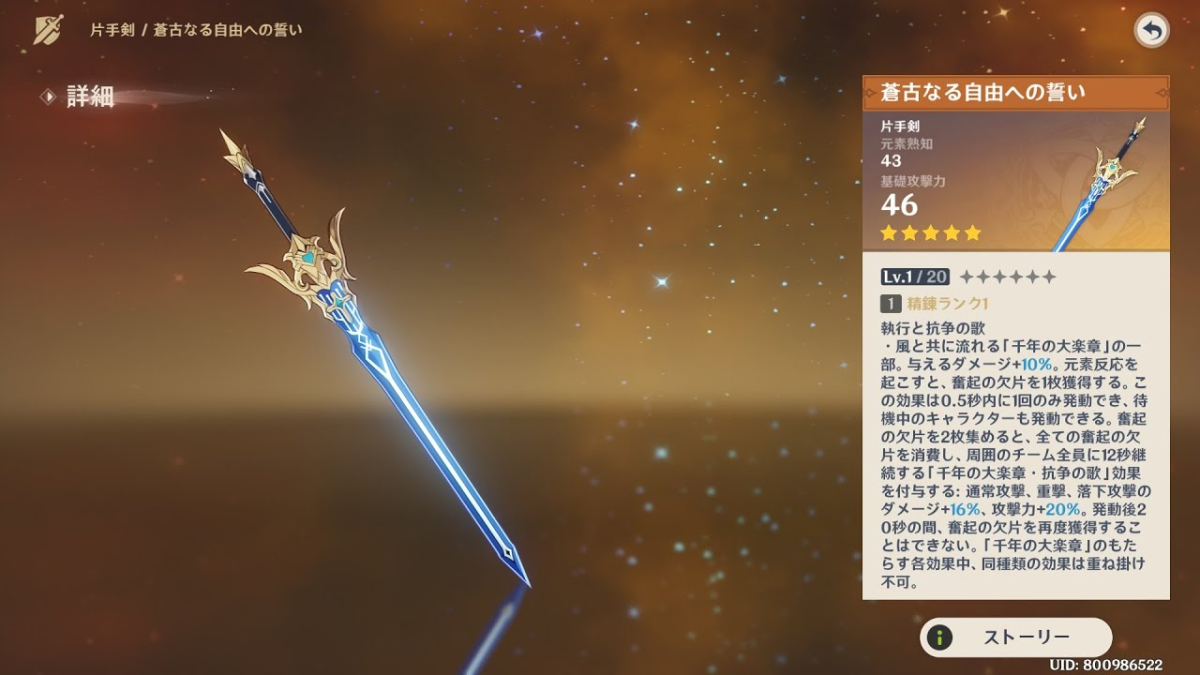
Task: Click the back arrow button
Action: 1152,31
